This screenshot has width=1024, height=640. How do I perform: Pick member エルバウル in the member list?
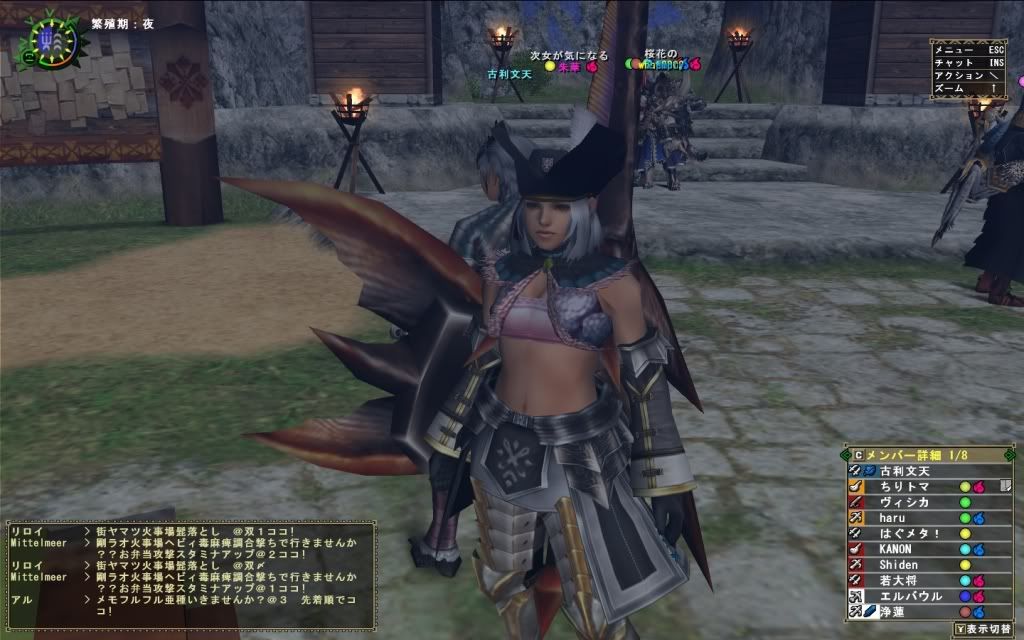pyautogui.click(x=905, y=596)
